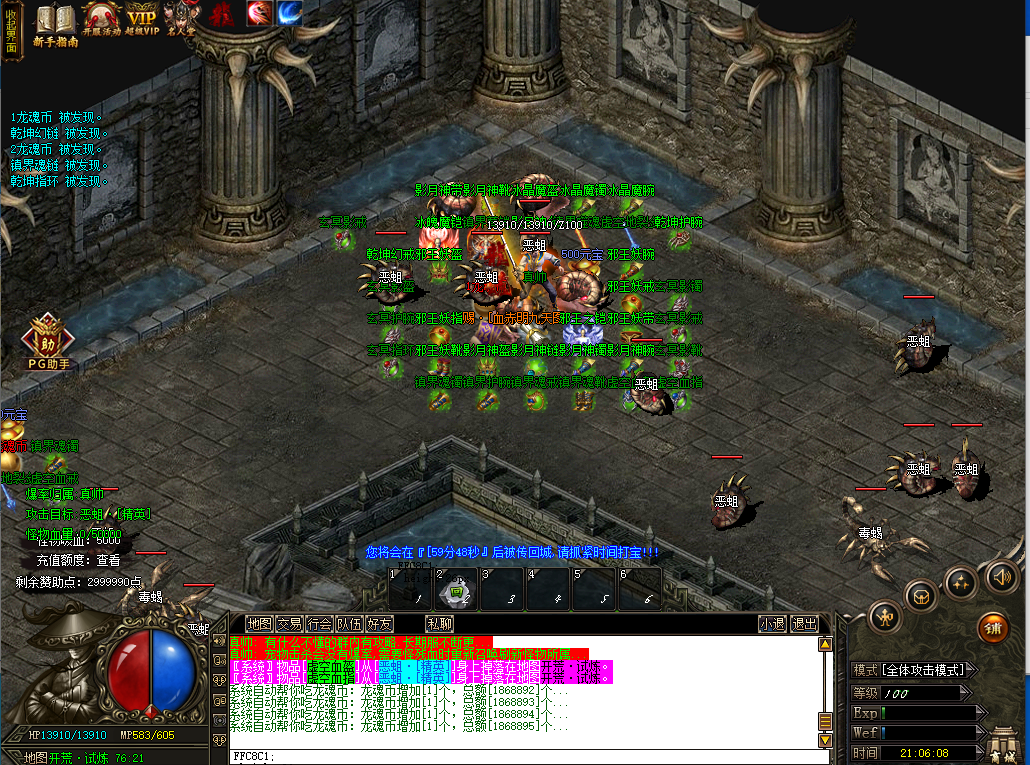Switch to 私聊 private chat
The image size is (1030, 765).
point(439,624)
